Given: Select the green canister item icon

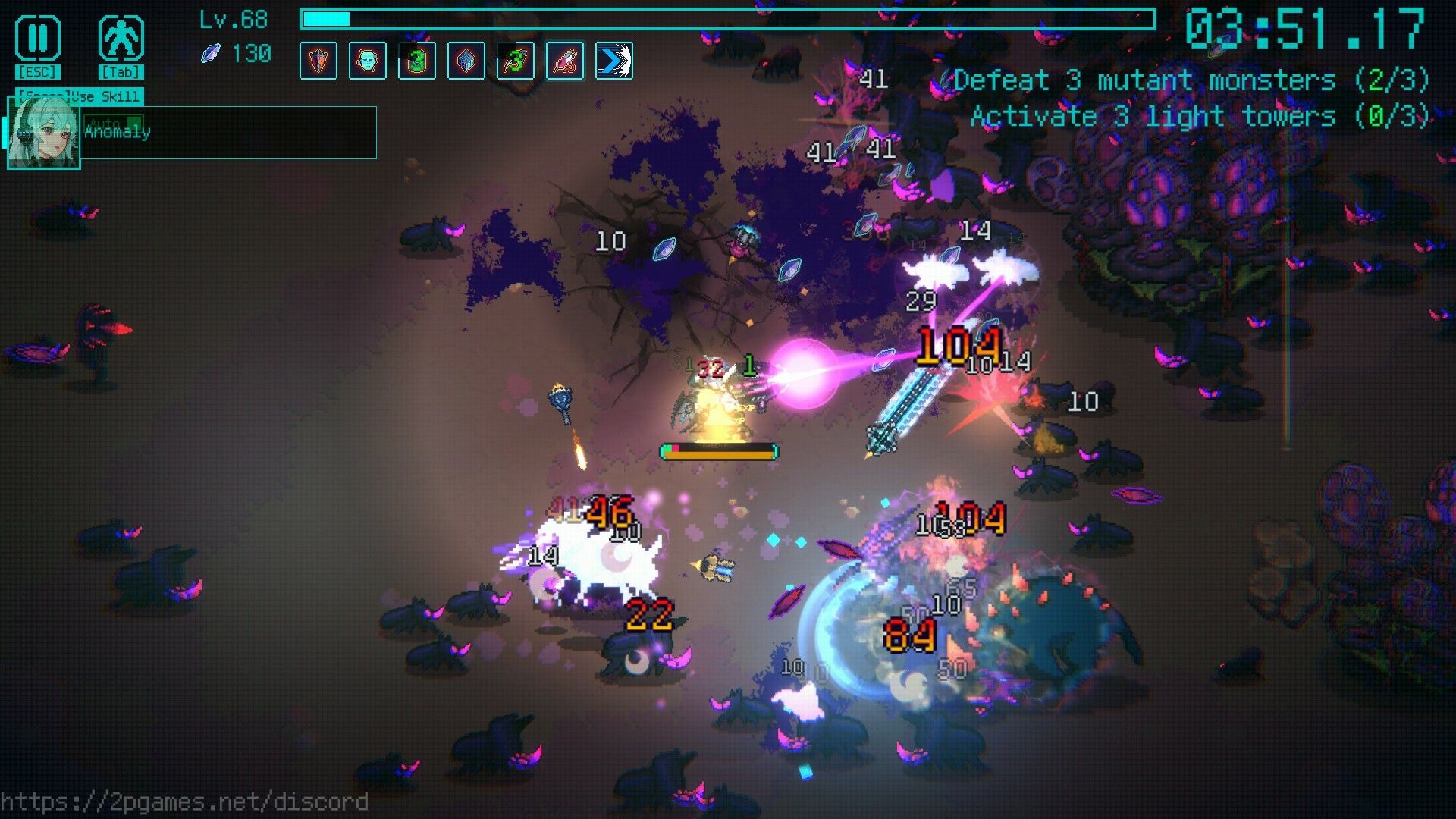Looking at the screenshot, I should [x=417, y=61].
